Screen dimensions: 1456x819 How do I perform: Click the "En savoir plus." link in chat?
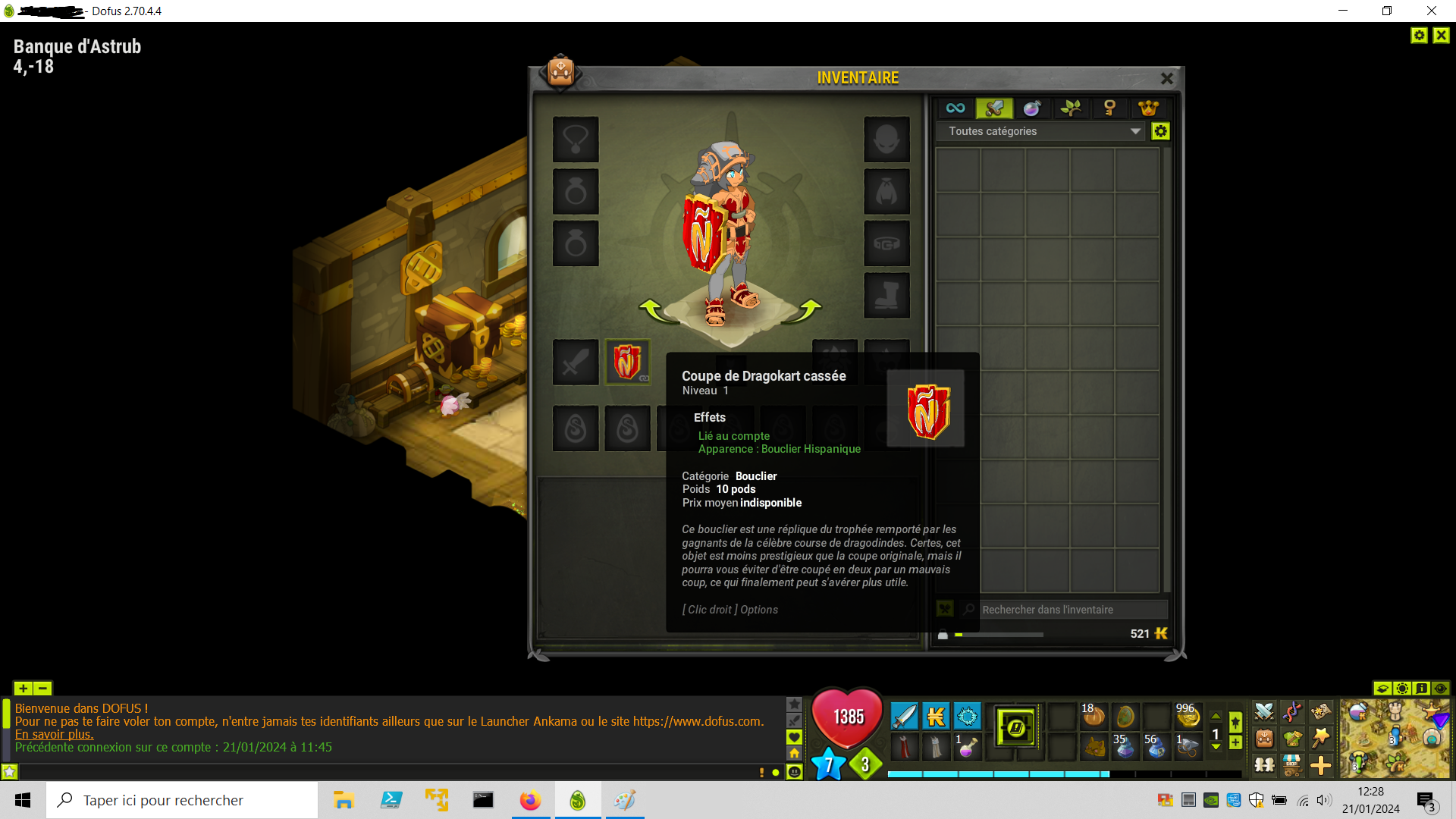point(54,734)
